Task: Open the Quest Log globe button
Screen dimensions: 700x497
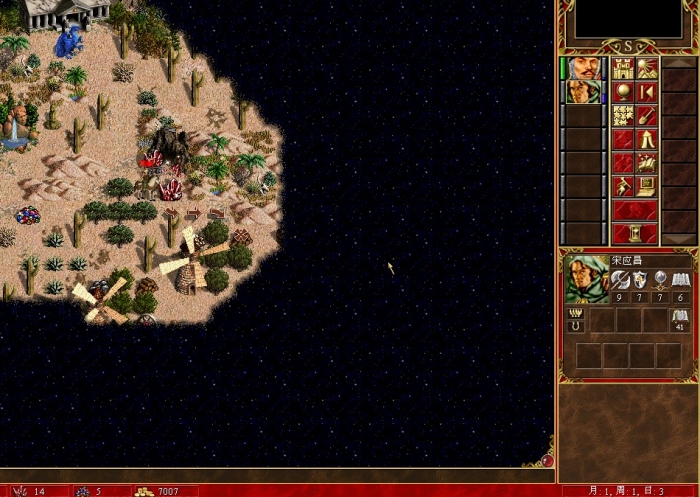Action: tap(622, 92)
